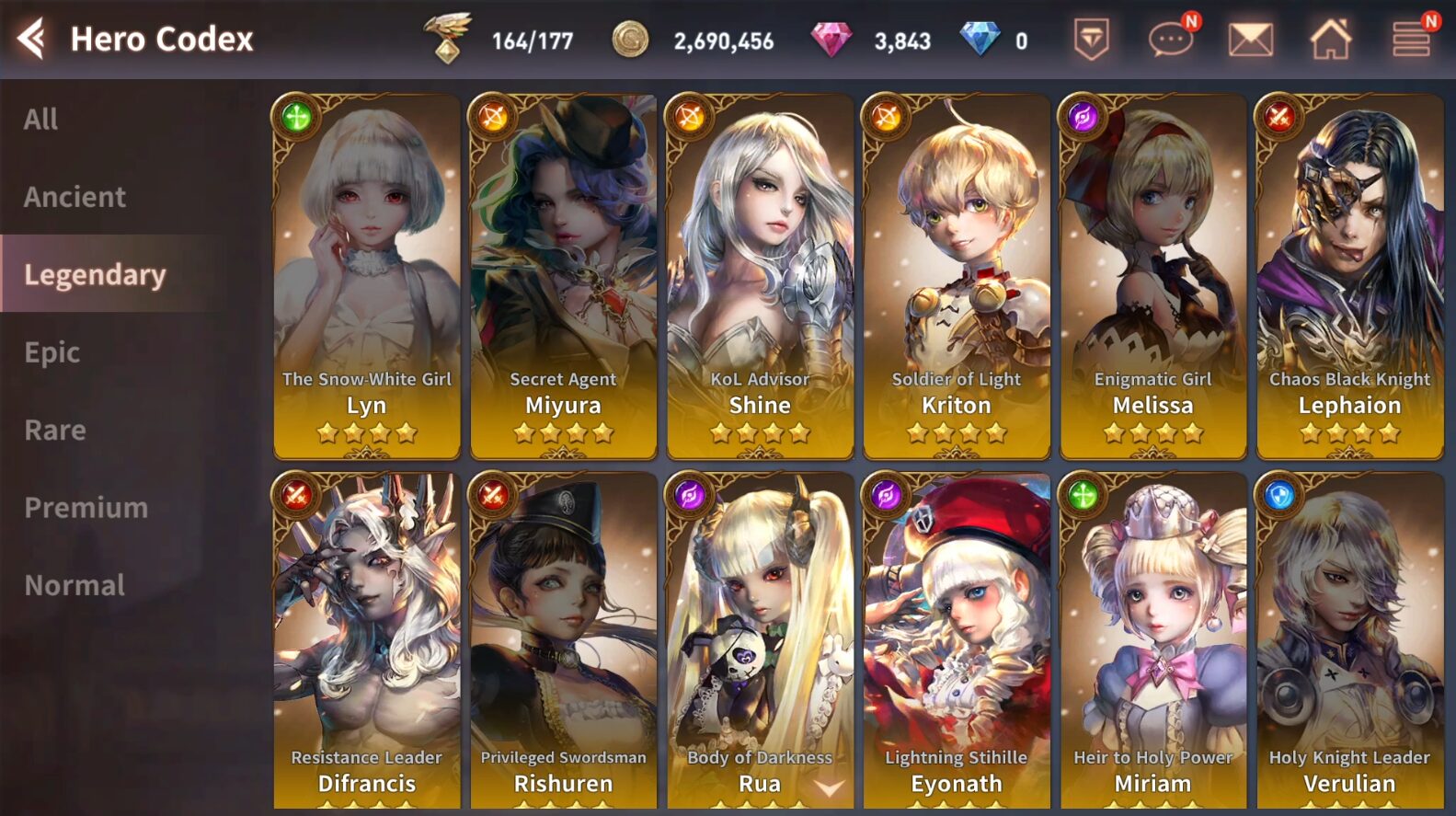Switch to the Legendary filter tab
The height and width of the screenshot is (816, 1456).
(x=93, y=273)
